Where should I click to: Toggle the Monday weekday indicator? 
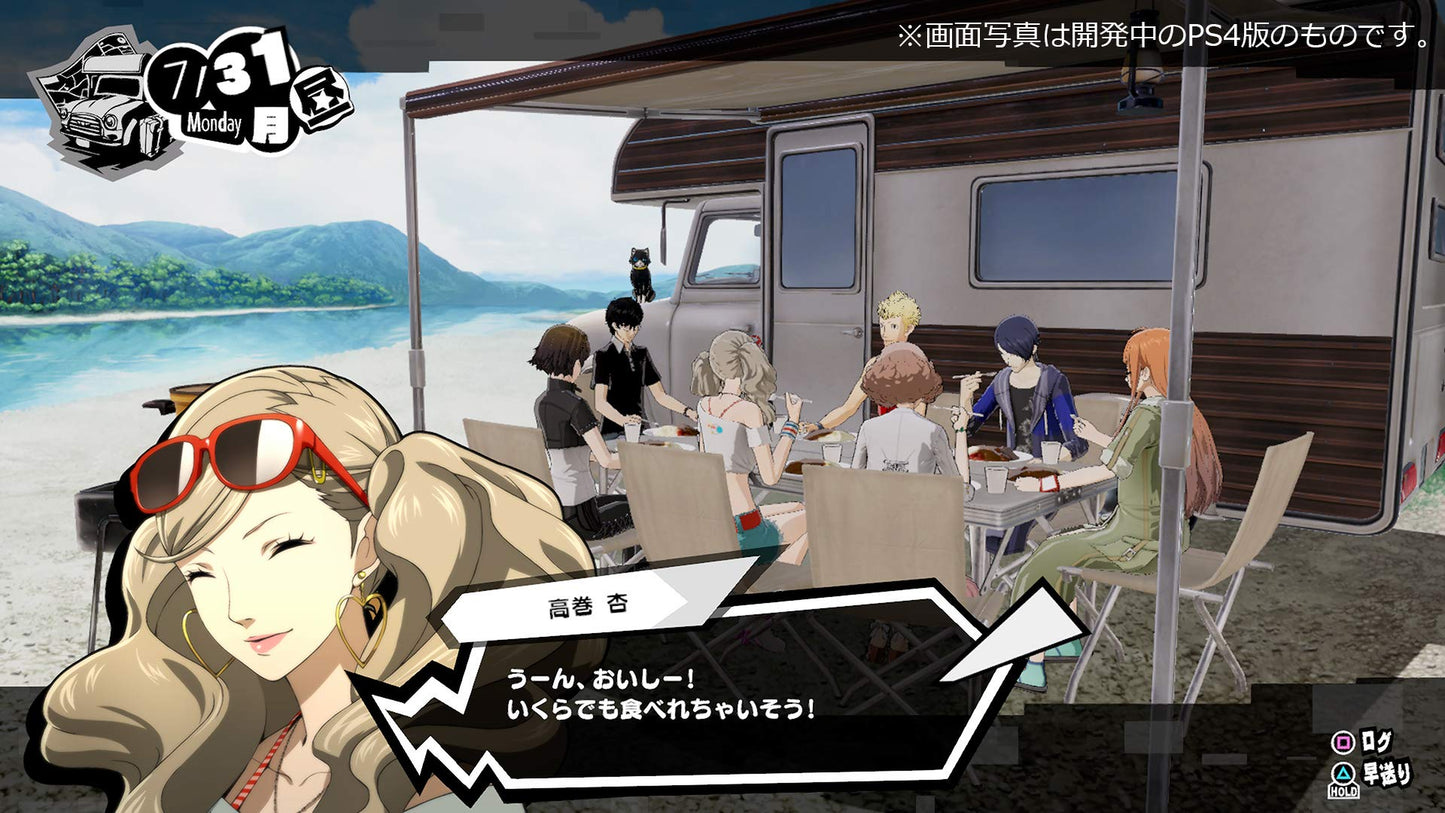click(215, 124)
